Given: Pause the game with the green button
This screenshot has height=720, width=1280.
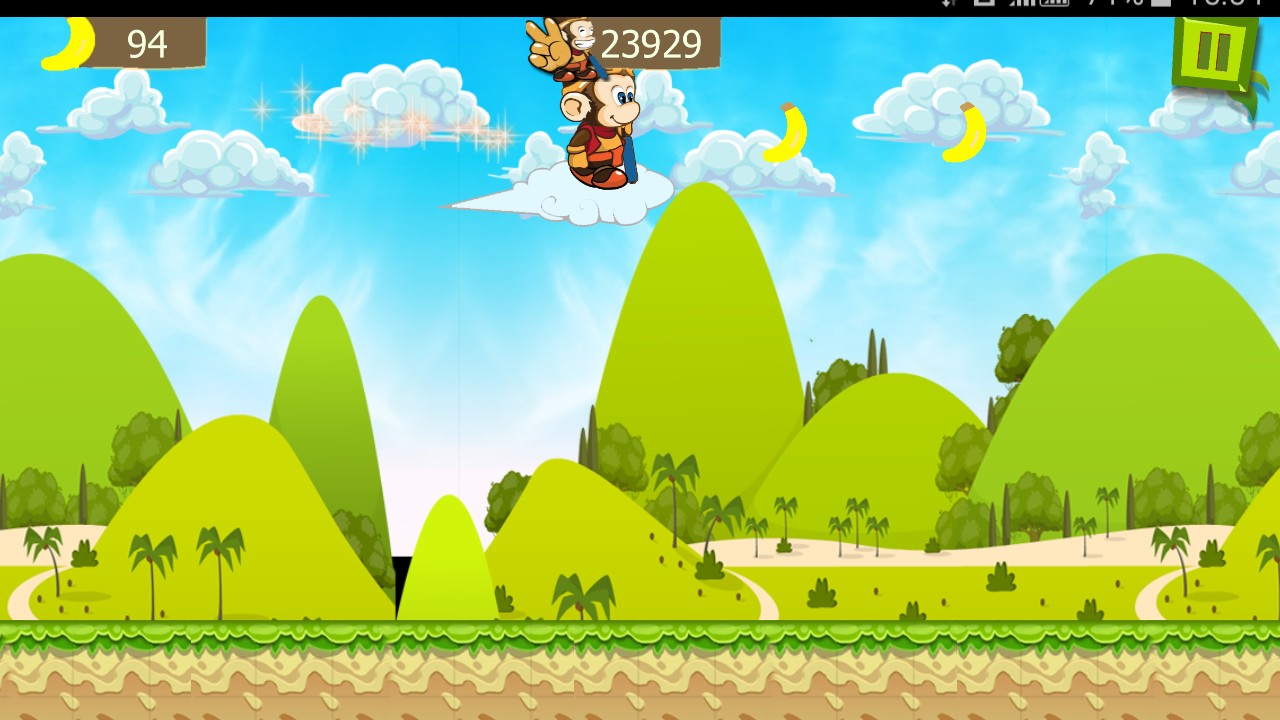Looking at the screenshot, I should tap(1214, 52).
